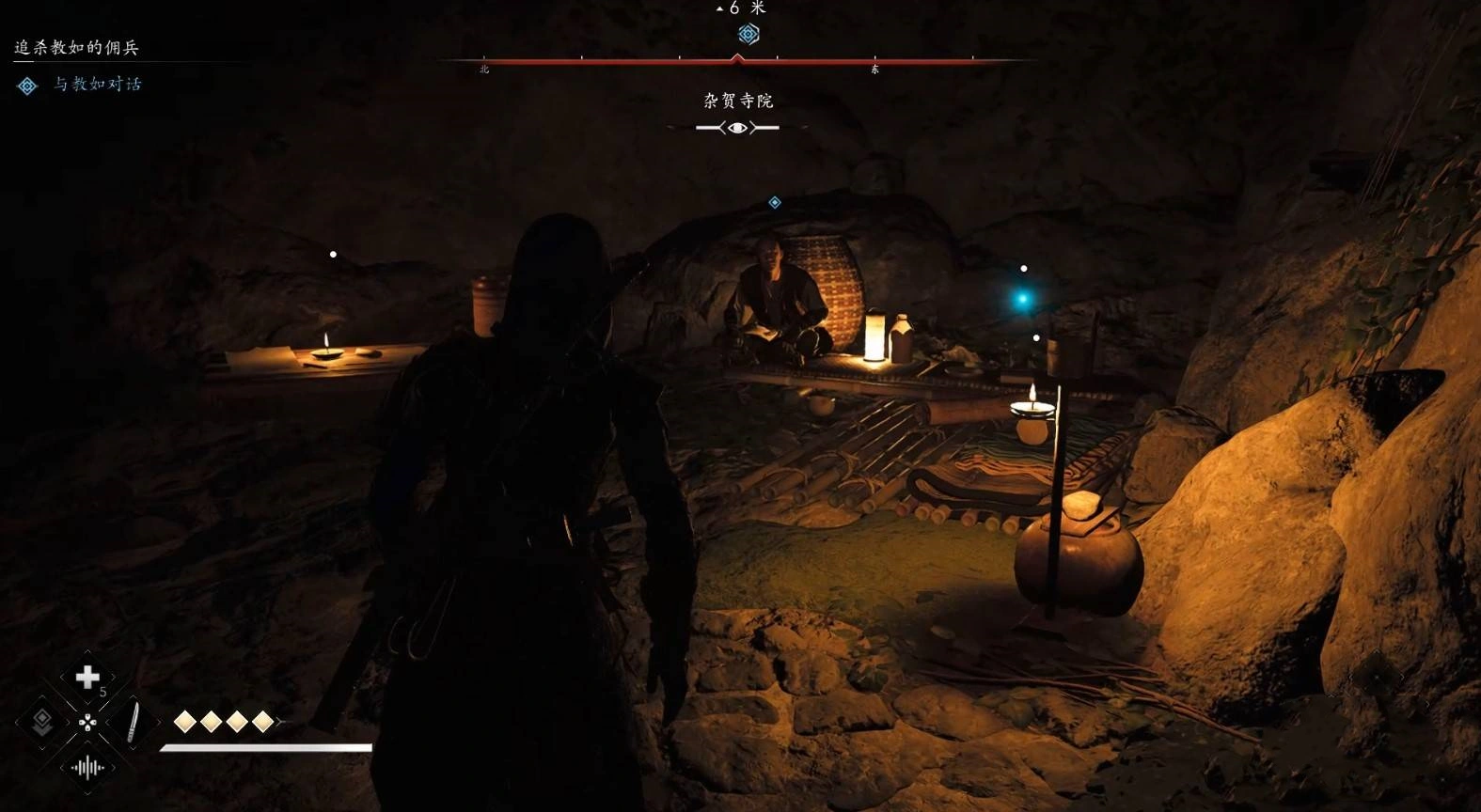
Task: Activate the sound wave whistle icon
Action: click(87, 768)
